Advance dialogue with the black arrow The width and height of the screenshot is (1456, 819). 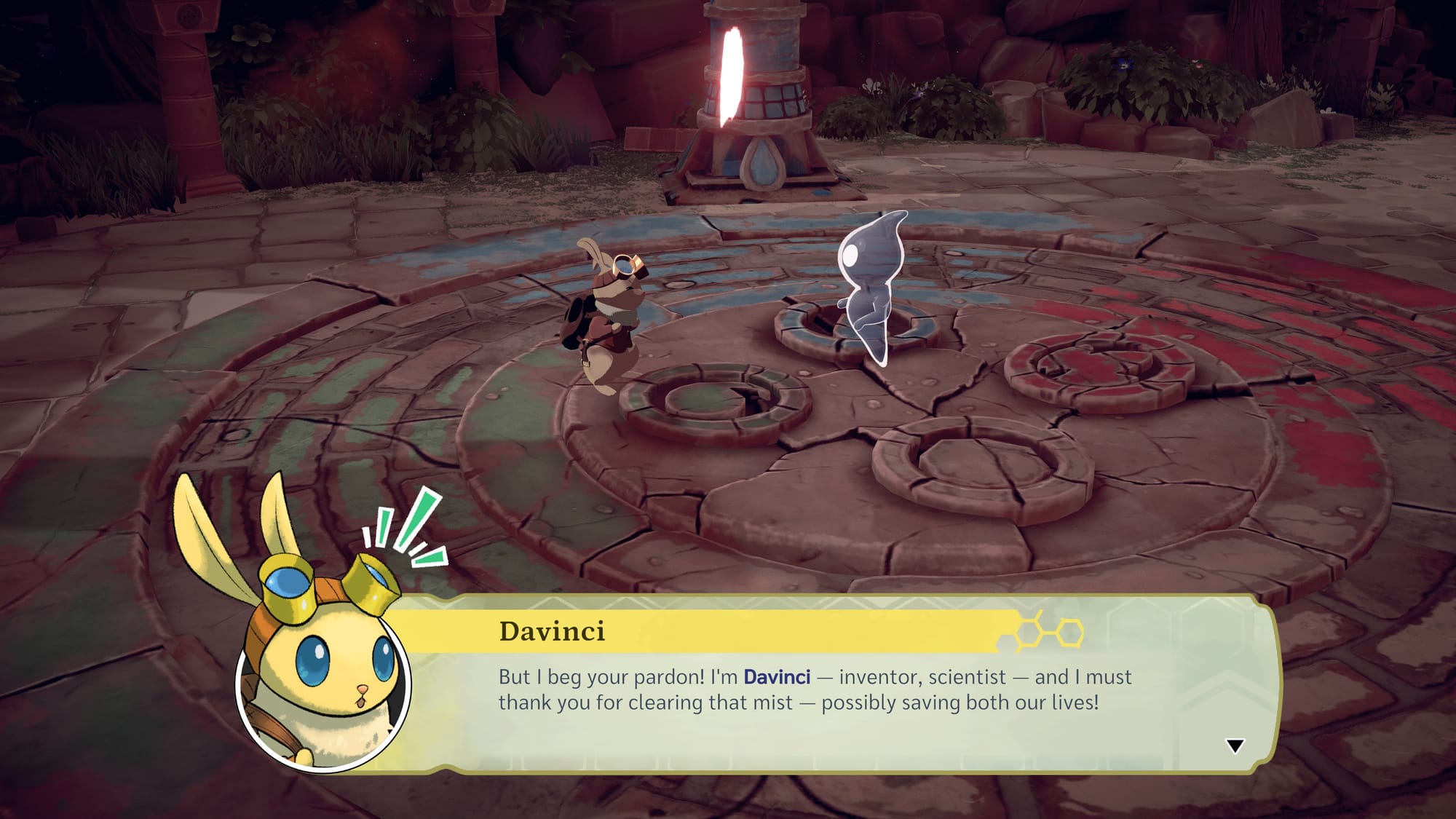(x=1235, y=745)
